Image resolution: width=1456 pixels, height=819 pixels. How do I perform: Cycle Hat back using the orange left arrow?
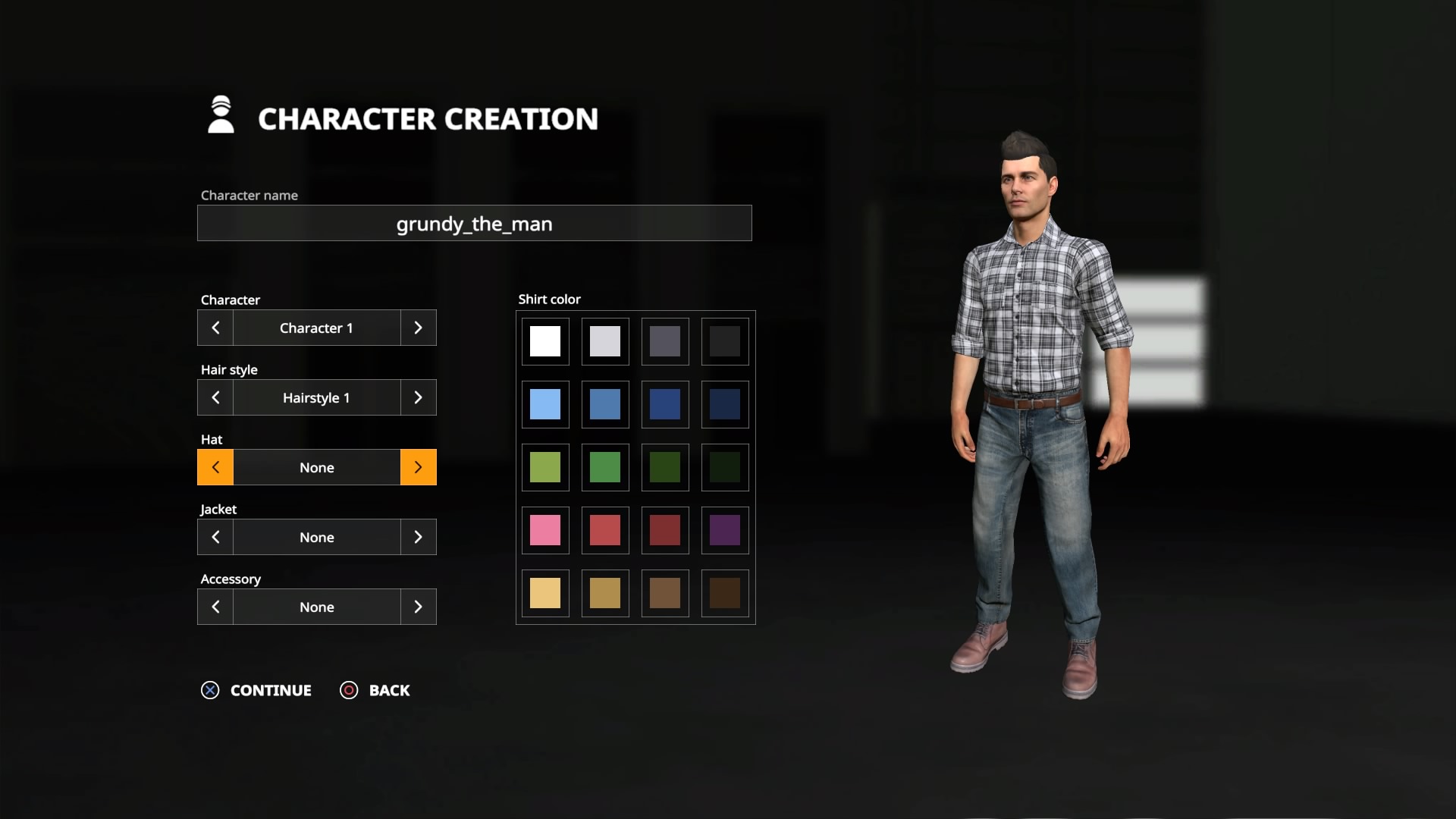215,467
